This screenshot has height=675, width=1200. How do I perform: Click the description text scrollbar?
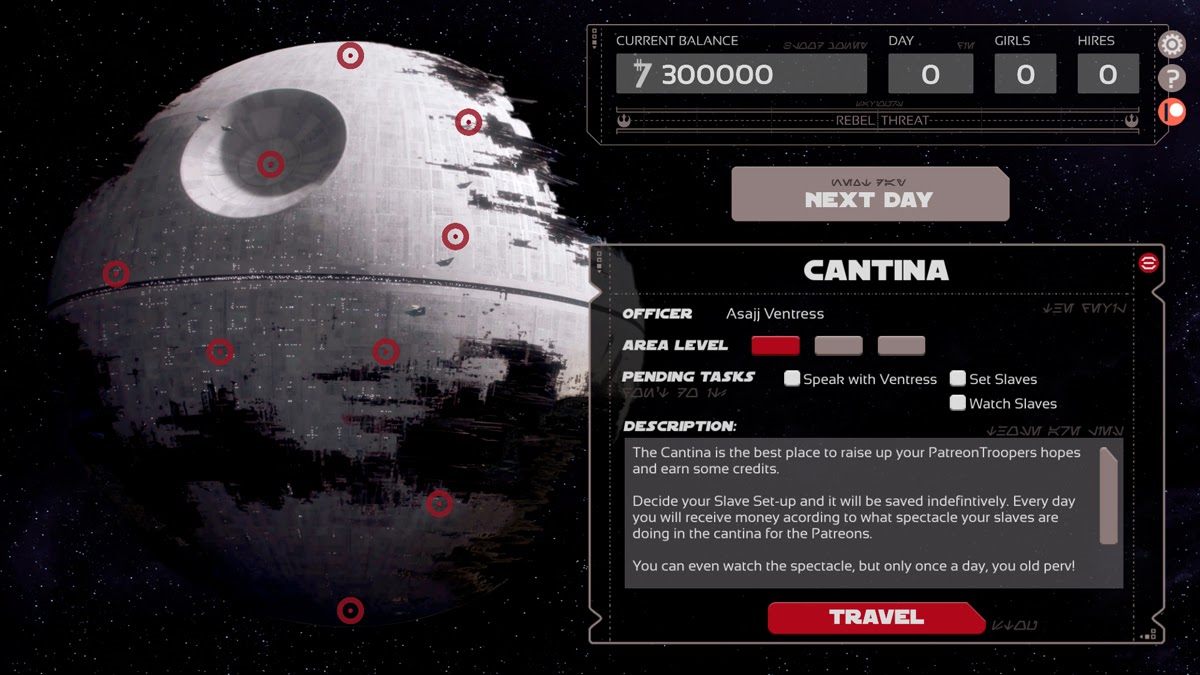1108,495
